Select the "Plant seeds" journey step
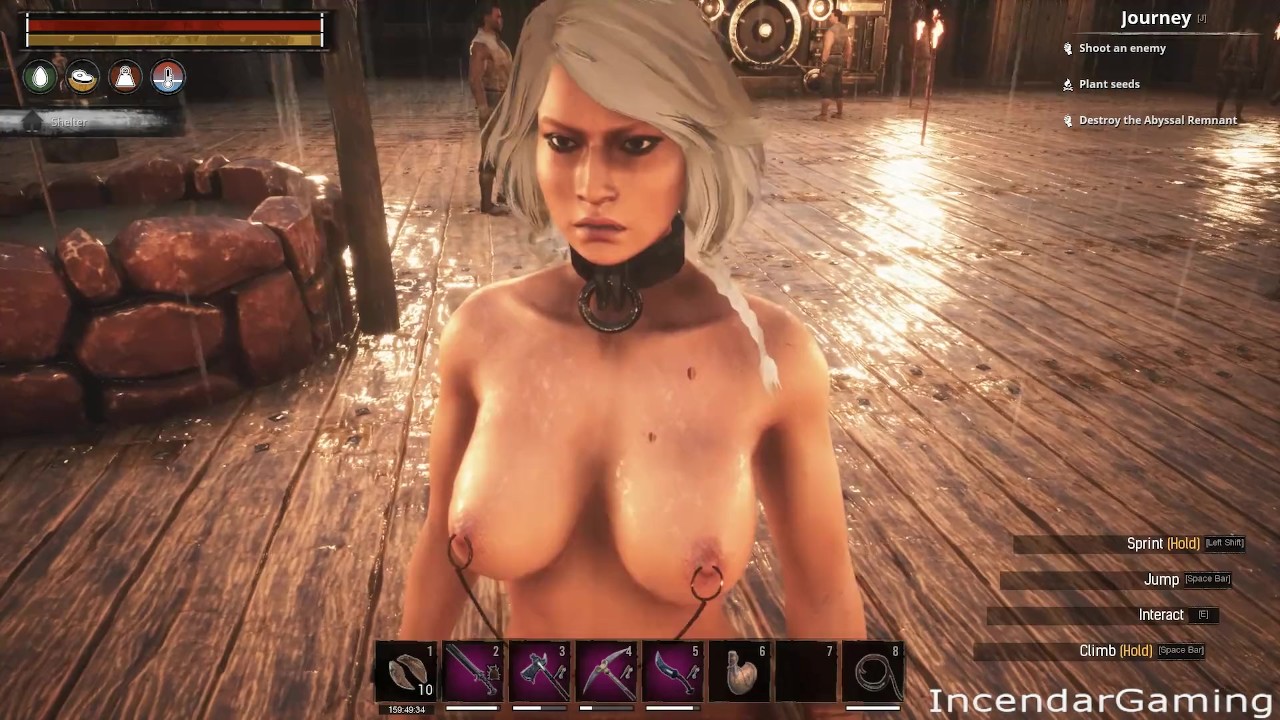1280x720 pixels. tap(1108, 84)
